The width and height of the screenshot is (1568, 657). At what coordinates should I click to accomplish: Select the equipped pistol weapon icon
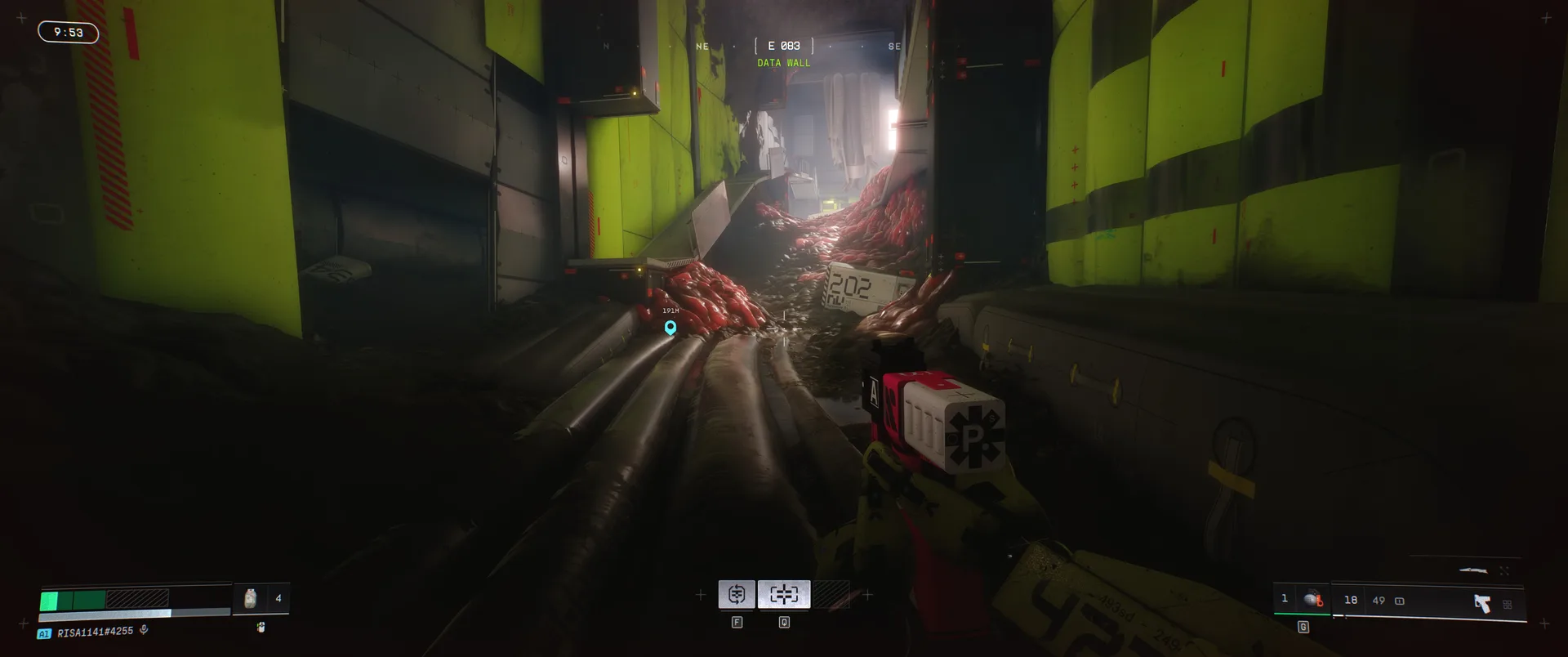click(x=1481, y=603)
